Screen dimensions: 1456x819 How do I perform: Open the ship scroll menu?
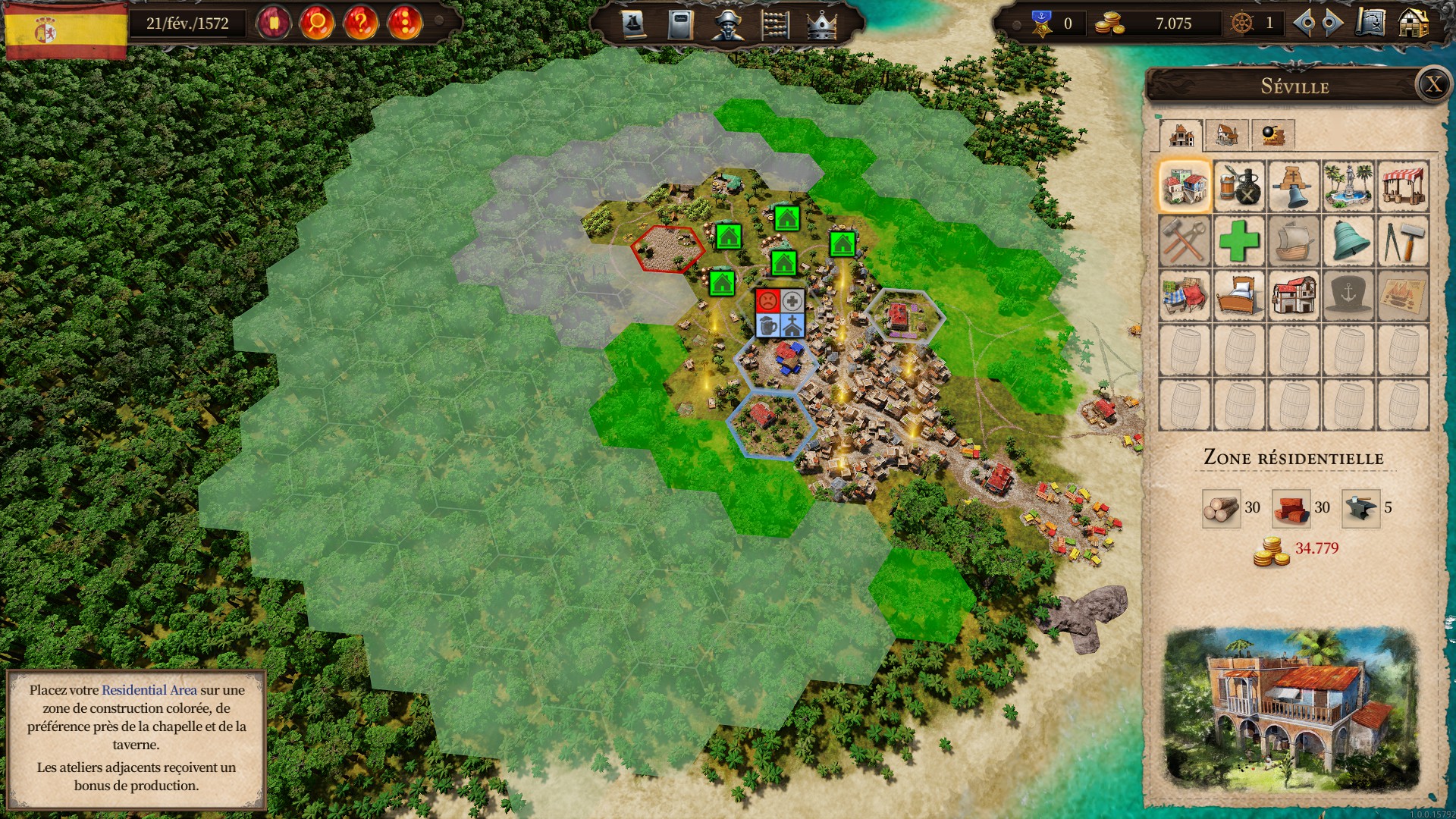pyautogui.click(x=633, y=24)
